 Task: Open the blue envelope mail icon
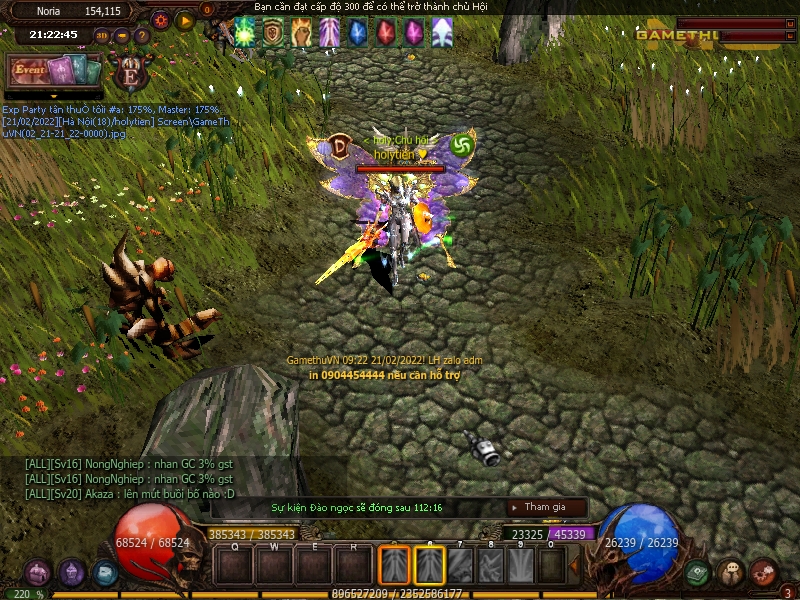[x=105, y=573]
